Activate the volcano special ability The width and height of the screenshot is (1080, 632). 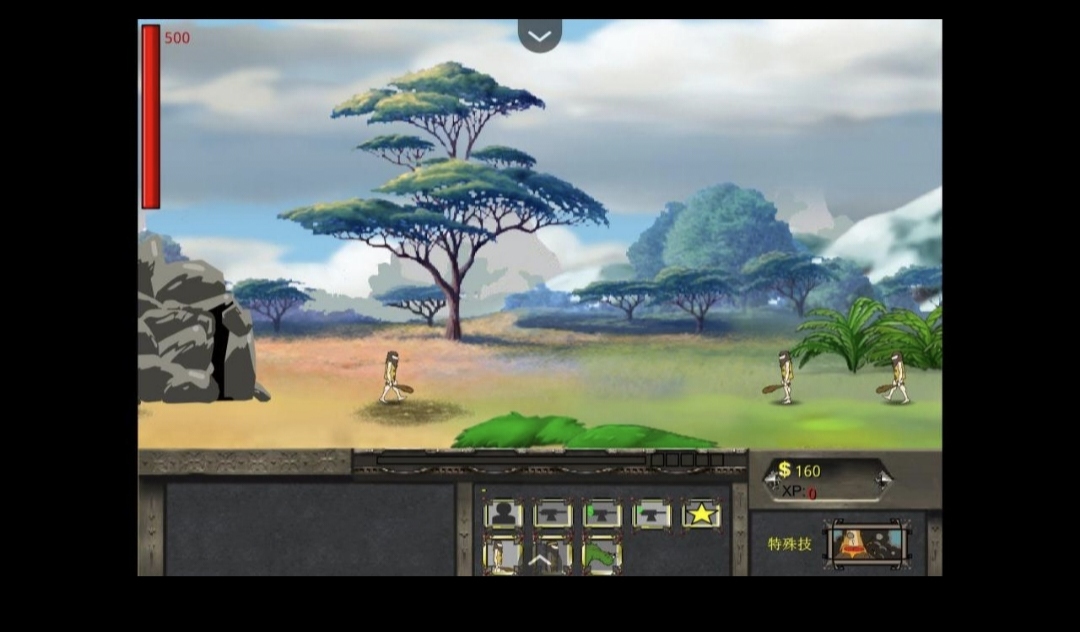tap(867, 544)
